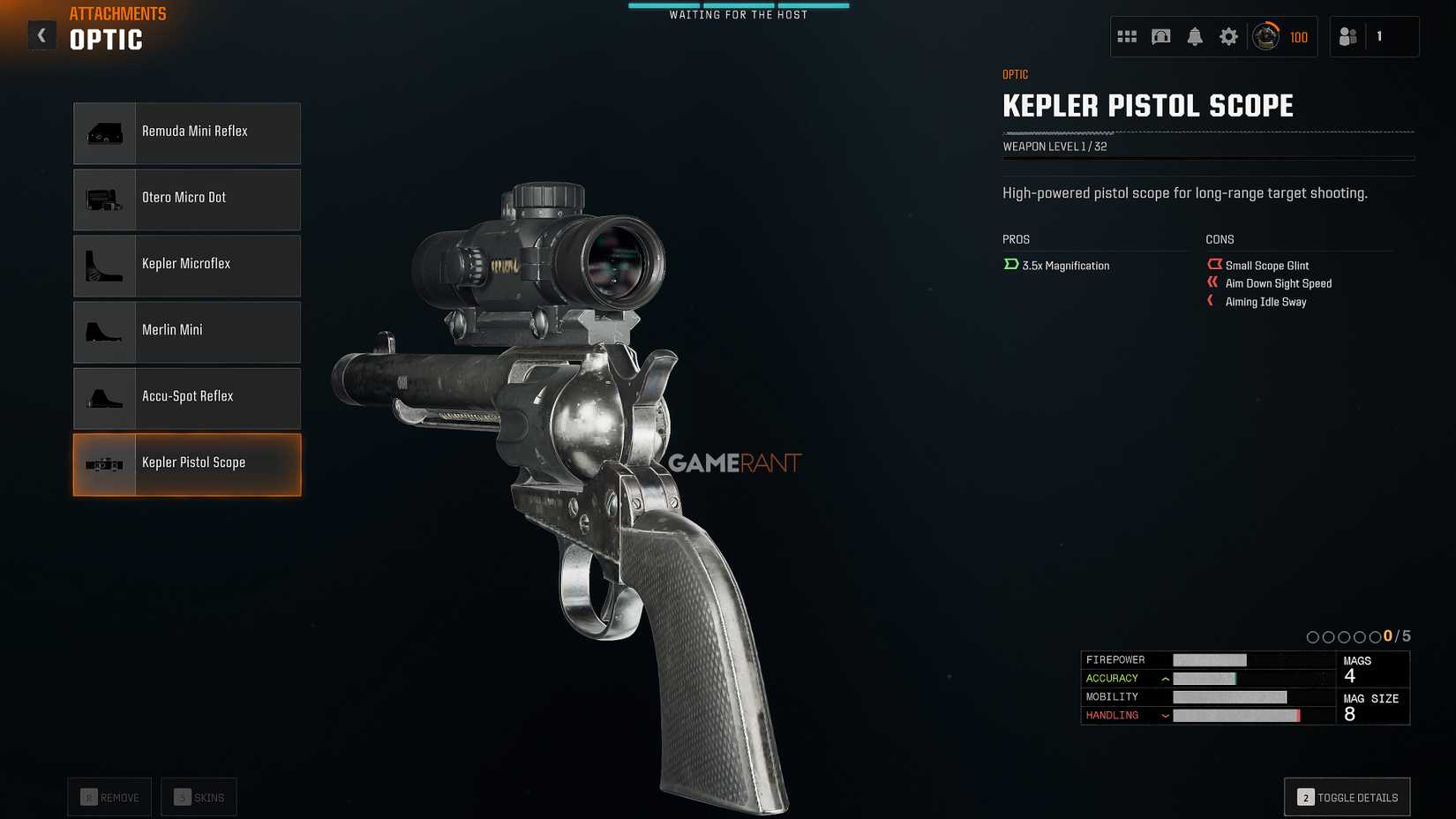Open the settings gear
The width and height of the screenshot is (1456, 819).
pyautogui.click(x=1228, y=36)
